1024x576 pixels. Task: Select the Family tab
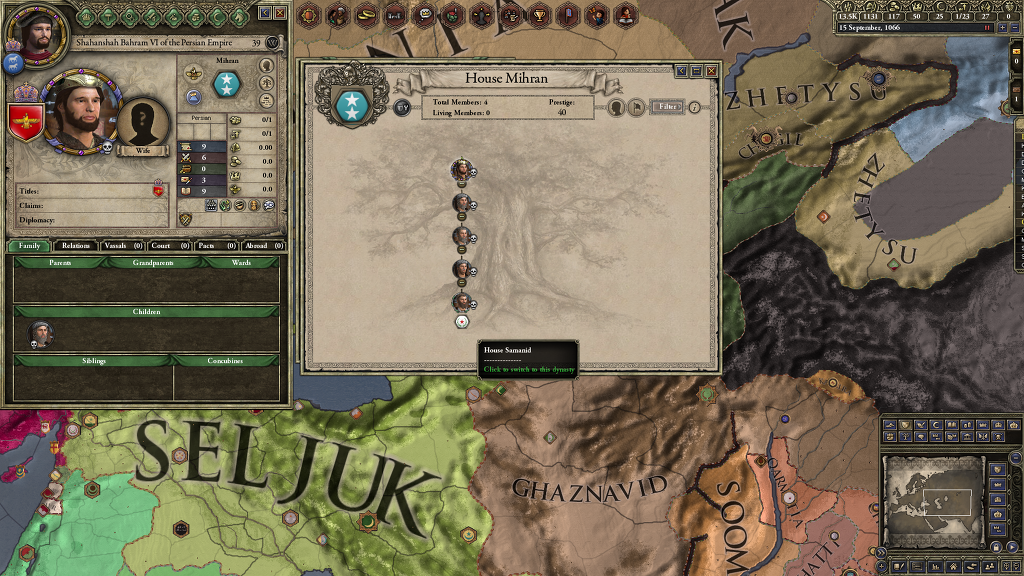pos(29,245)
